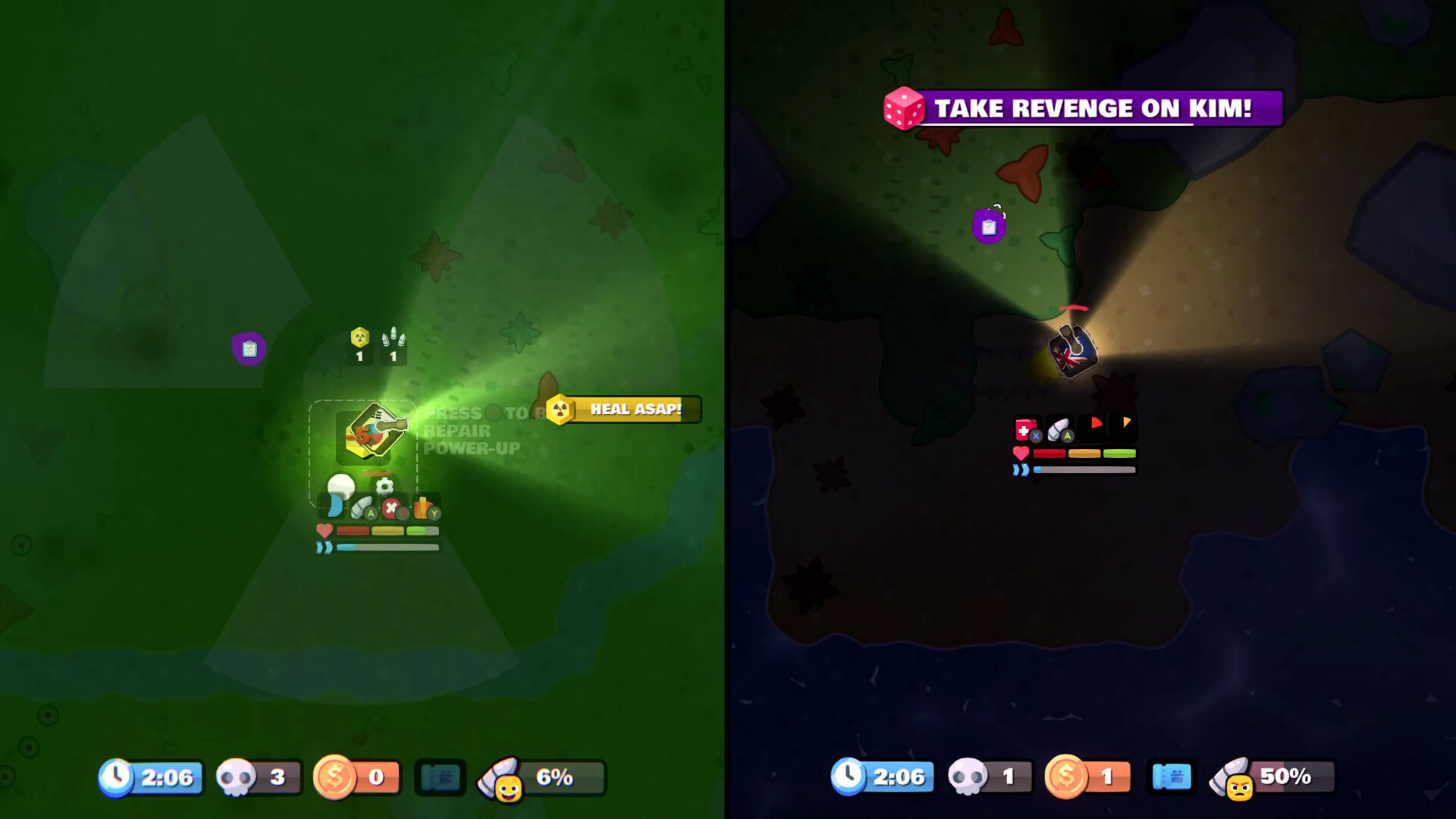Image resolution: width=1456 pixels, height=819 pixels.
Task: Open the purple clipboard pickup on left map
Action: point(249,349)
